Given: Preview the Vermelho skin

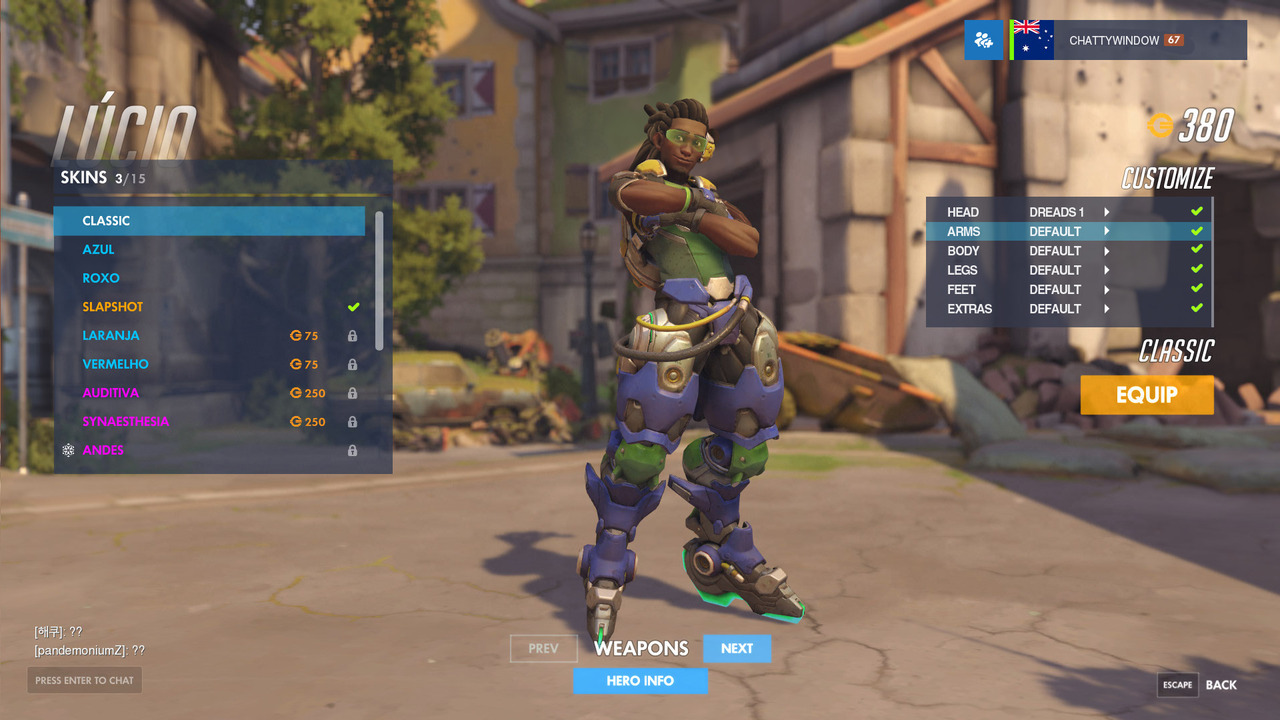Looking at the screenshot, I should (209, 364).
